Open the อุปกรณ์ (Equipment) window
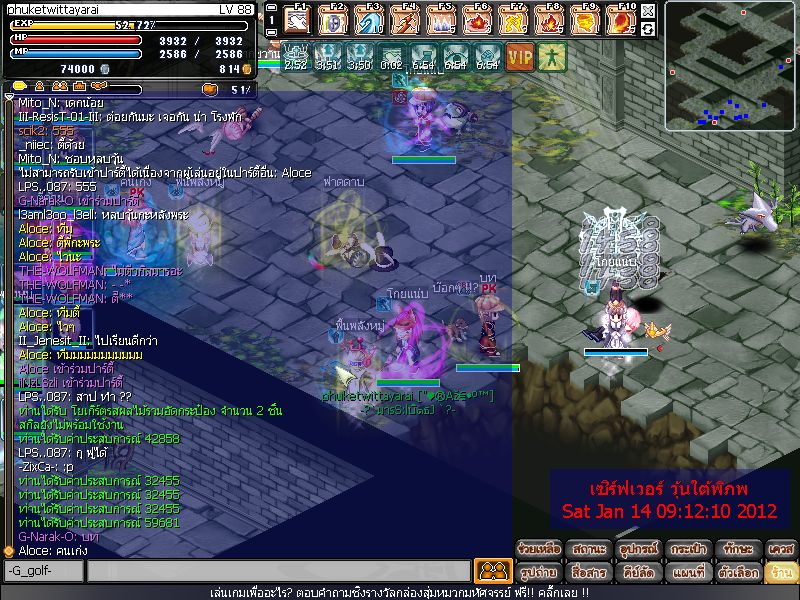The image size is (800, 600). [636, 549]
